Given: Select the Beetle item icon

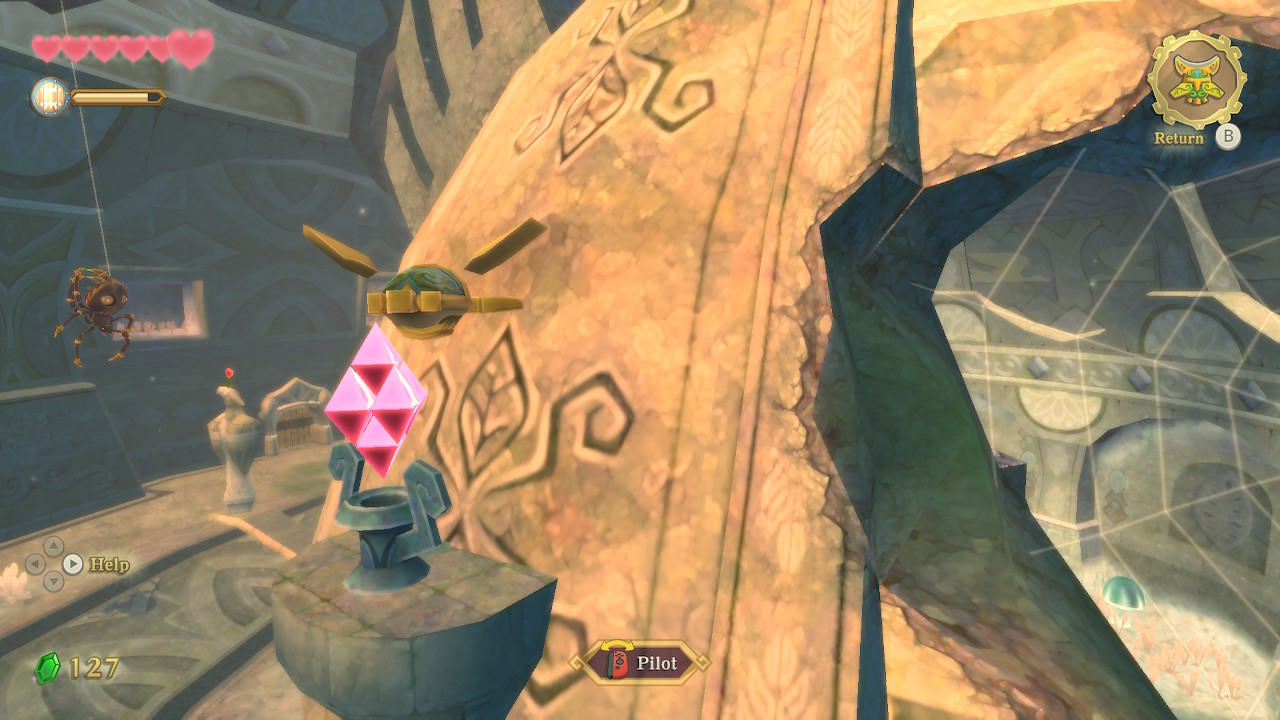Looking at the screenshot, I should tap(1197, 79).
